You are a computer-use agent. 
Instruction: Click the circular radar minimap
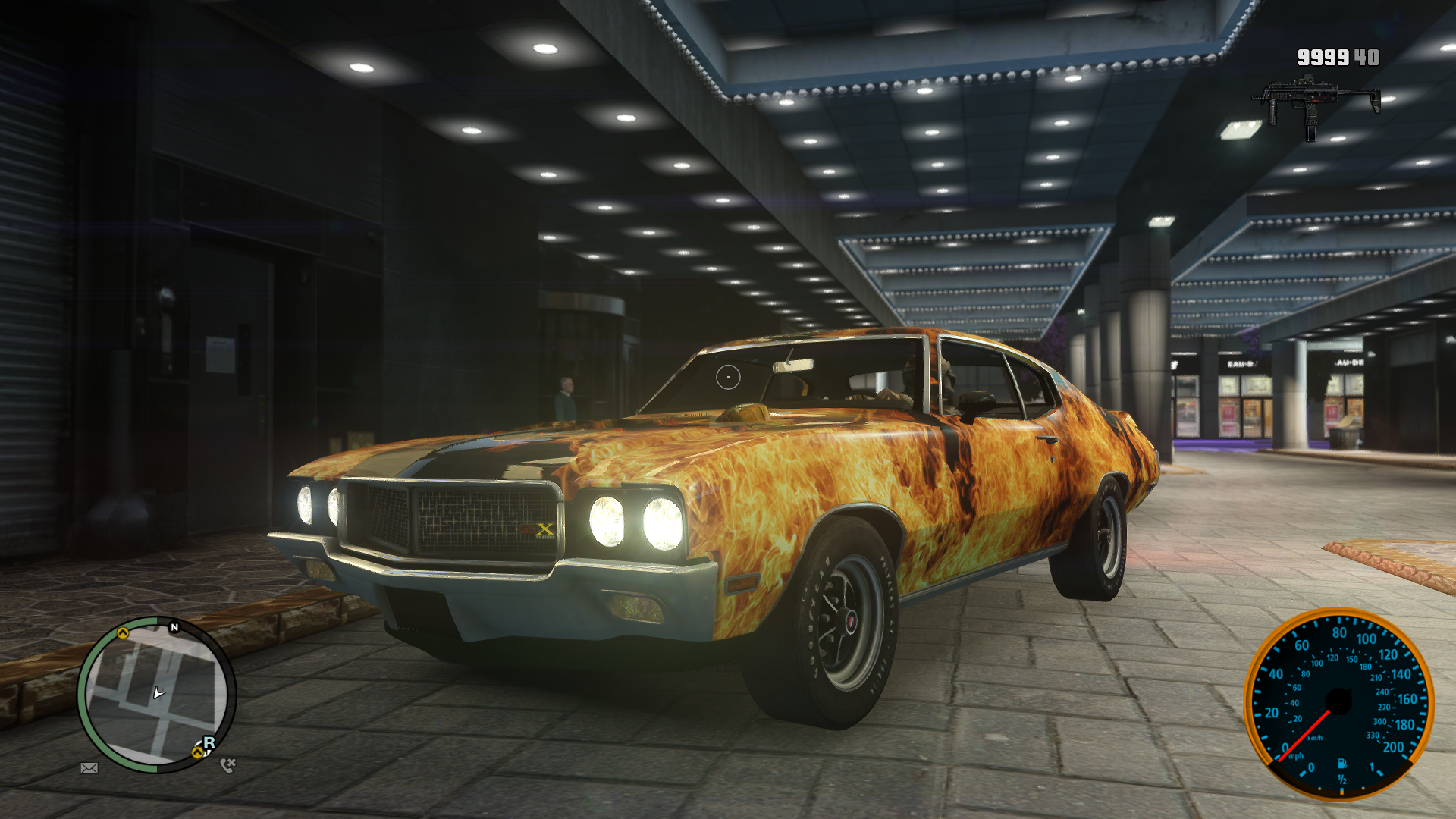[156, 695]
